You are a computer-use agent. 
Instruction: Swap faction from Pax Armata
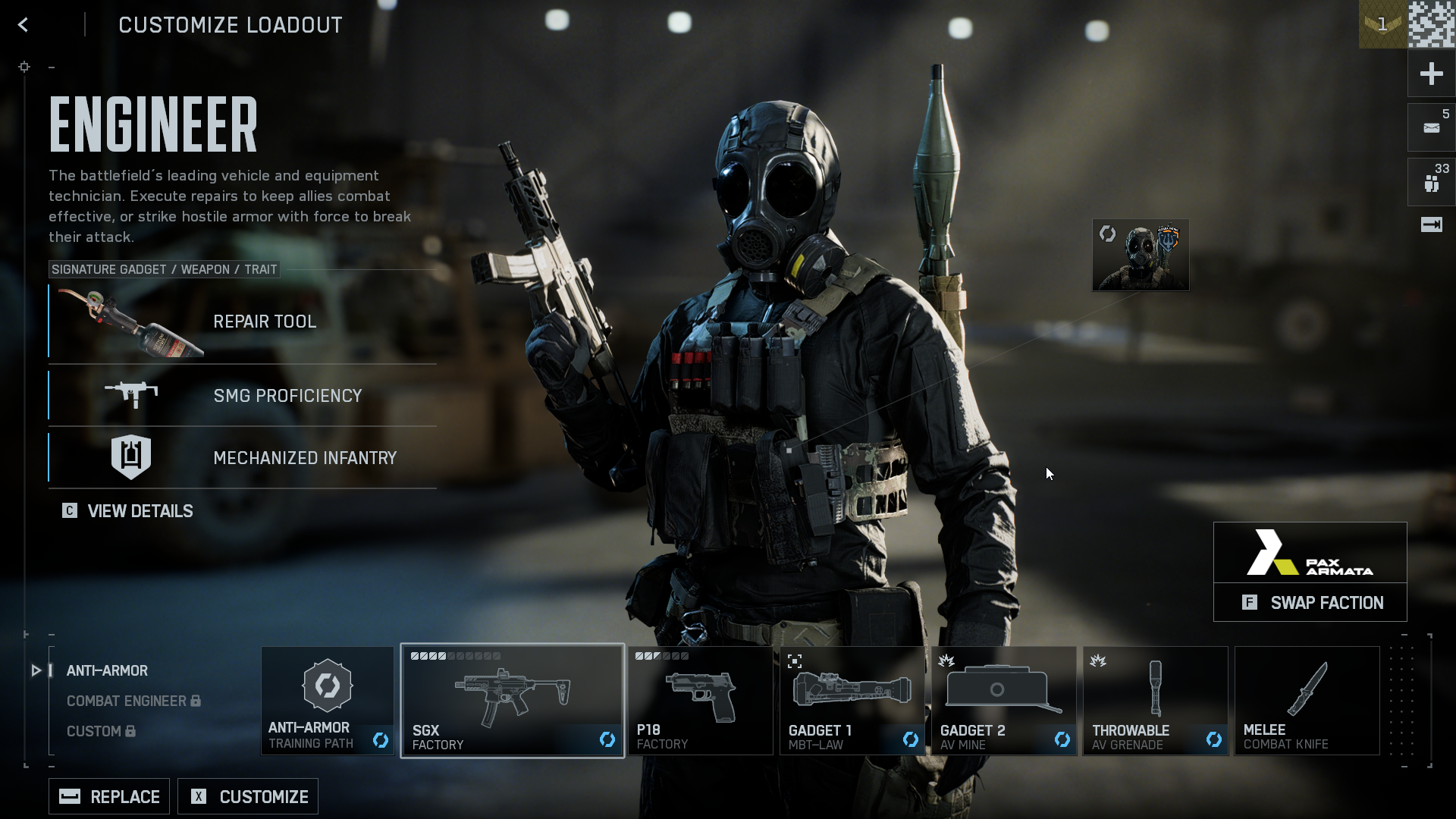click(1310, 602)
